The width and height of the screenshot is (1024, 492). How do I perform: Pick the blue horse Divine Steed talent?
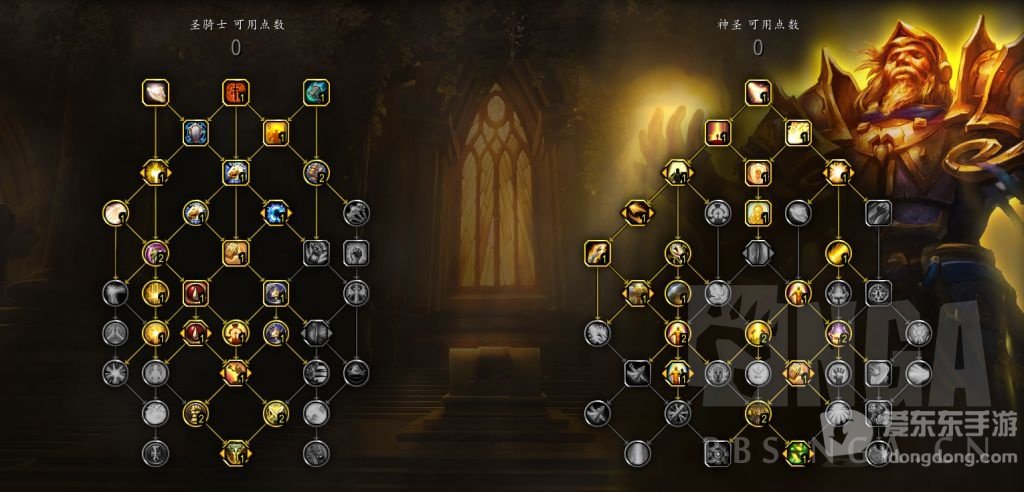235,172
